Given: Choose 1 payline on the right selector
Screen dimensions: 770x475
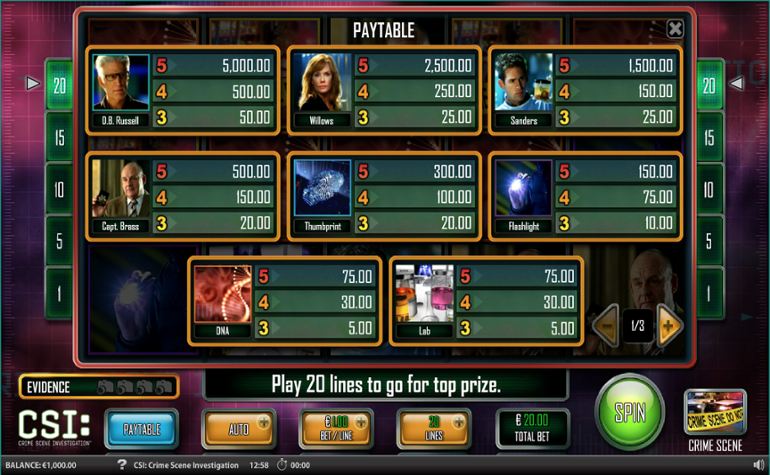Looking at the screenshot, I should coord(709,293).
